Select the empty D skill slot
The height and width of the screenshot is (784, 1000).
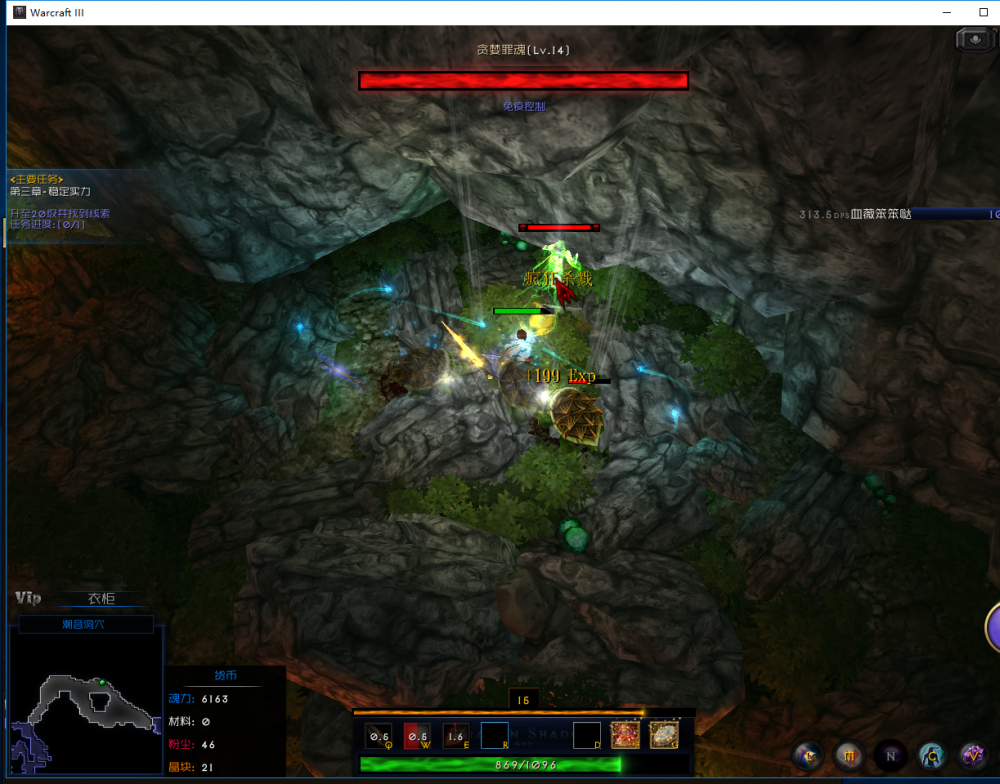(x=587, y=736)
